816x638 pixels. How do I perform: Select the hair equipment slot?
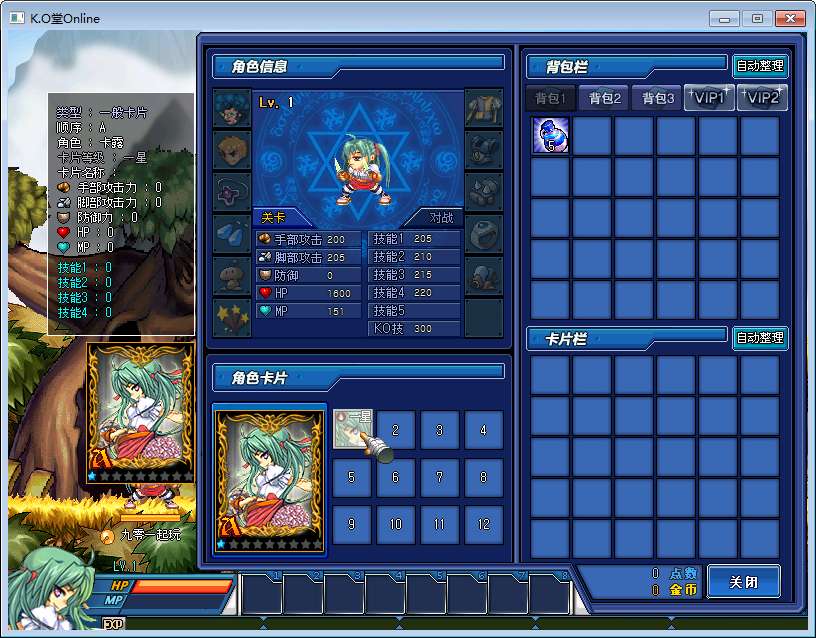point(232,109)
